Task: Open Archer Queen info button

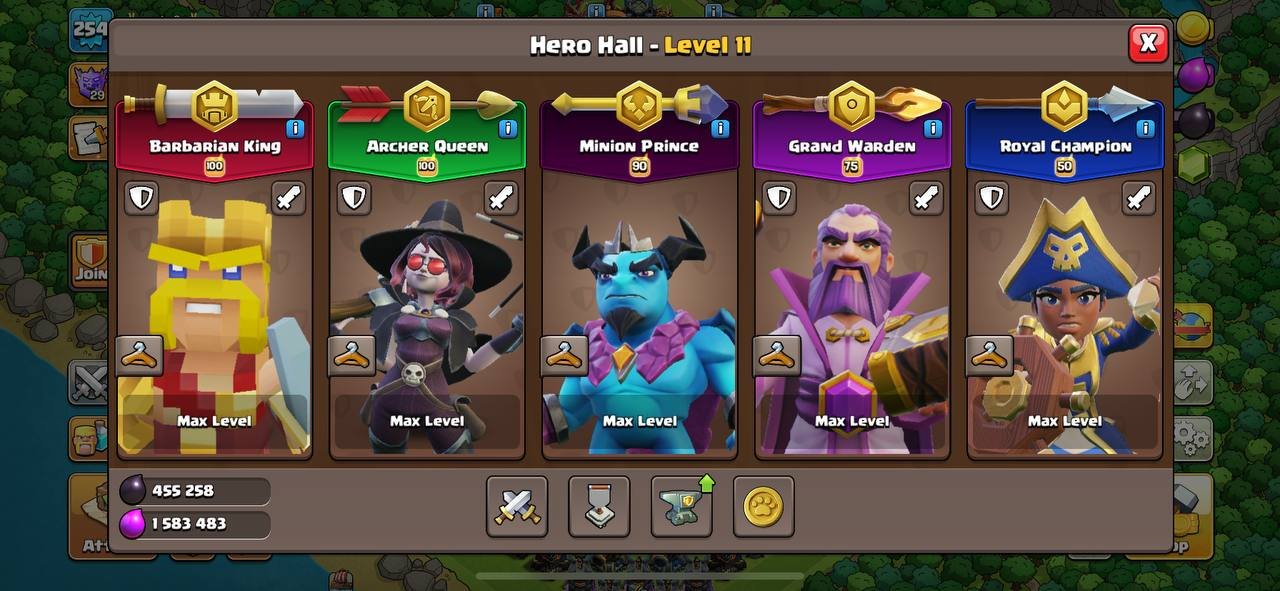Action: tap(507, 128)
